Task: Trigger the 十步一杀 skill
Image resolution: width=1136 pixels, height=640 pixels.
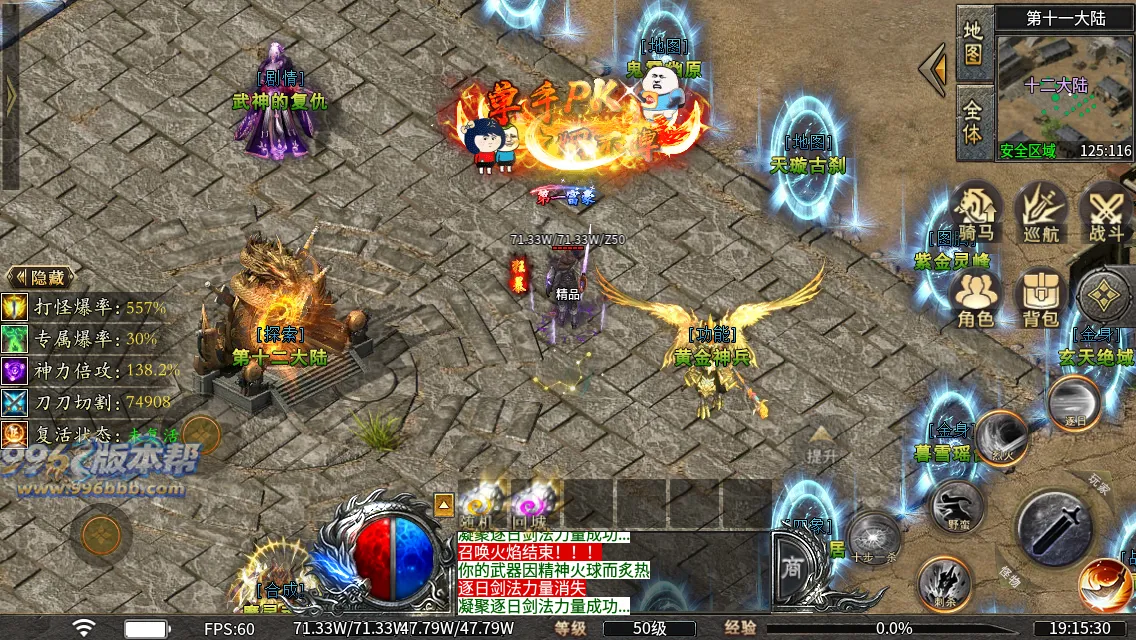Action: [x=873, y=538]
